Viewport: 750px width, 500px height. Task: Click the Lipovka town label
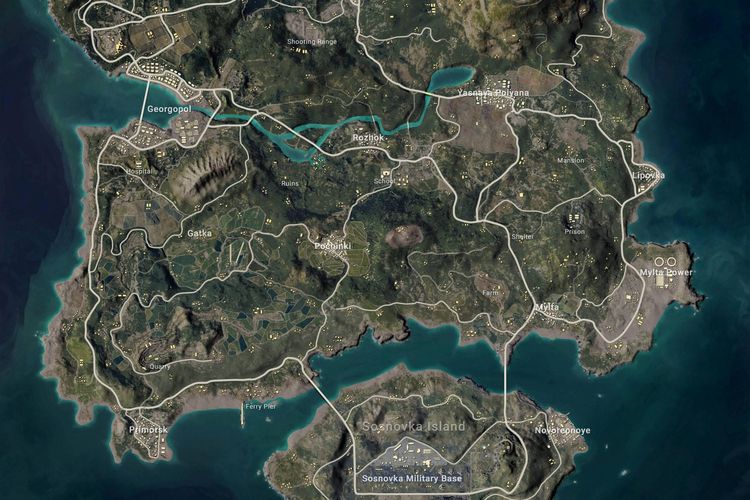click(648, 174)
